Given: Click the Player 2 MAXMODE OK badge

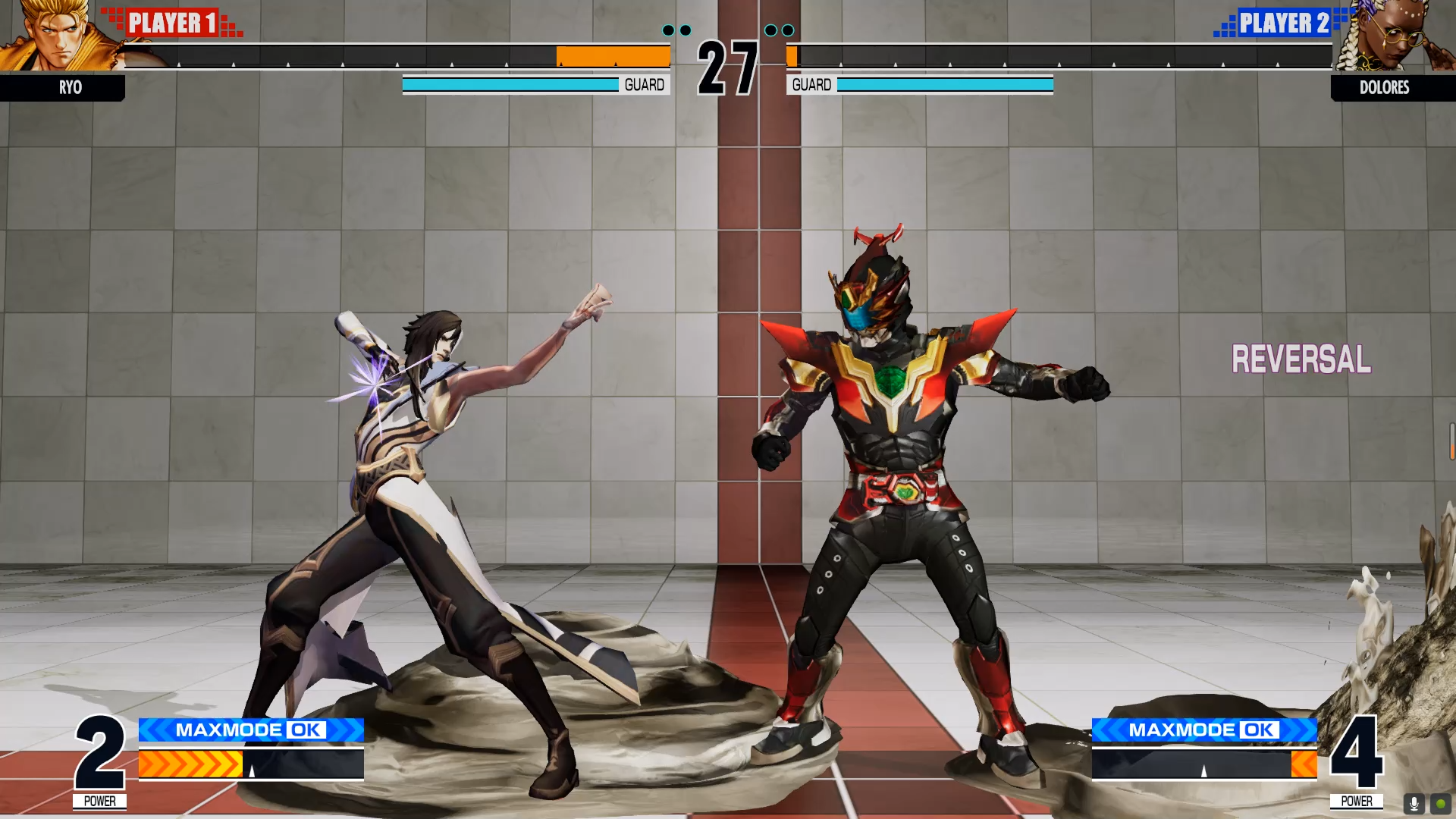Looking at the screenshot, I should click(1206, 730).
